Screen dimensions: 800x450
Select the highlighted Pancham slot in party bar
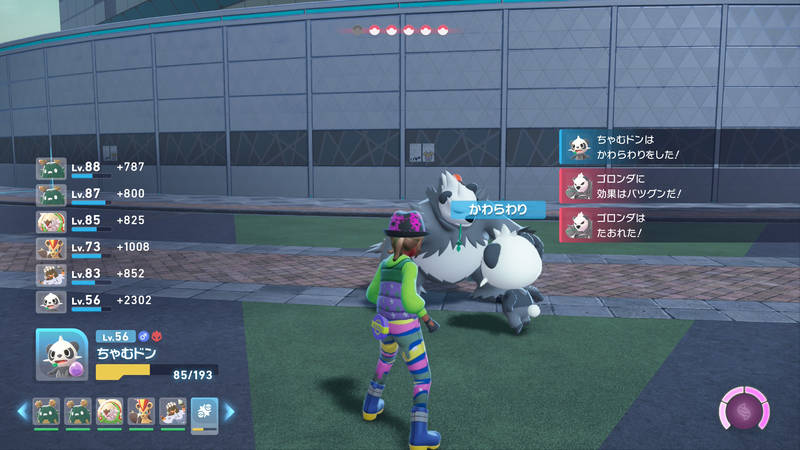(x=204, y=411)
